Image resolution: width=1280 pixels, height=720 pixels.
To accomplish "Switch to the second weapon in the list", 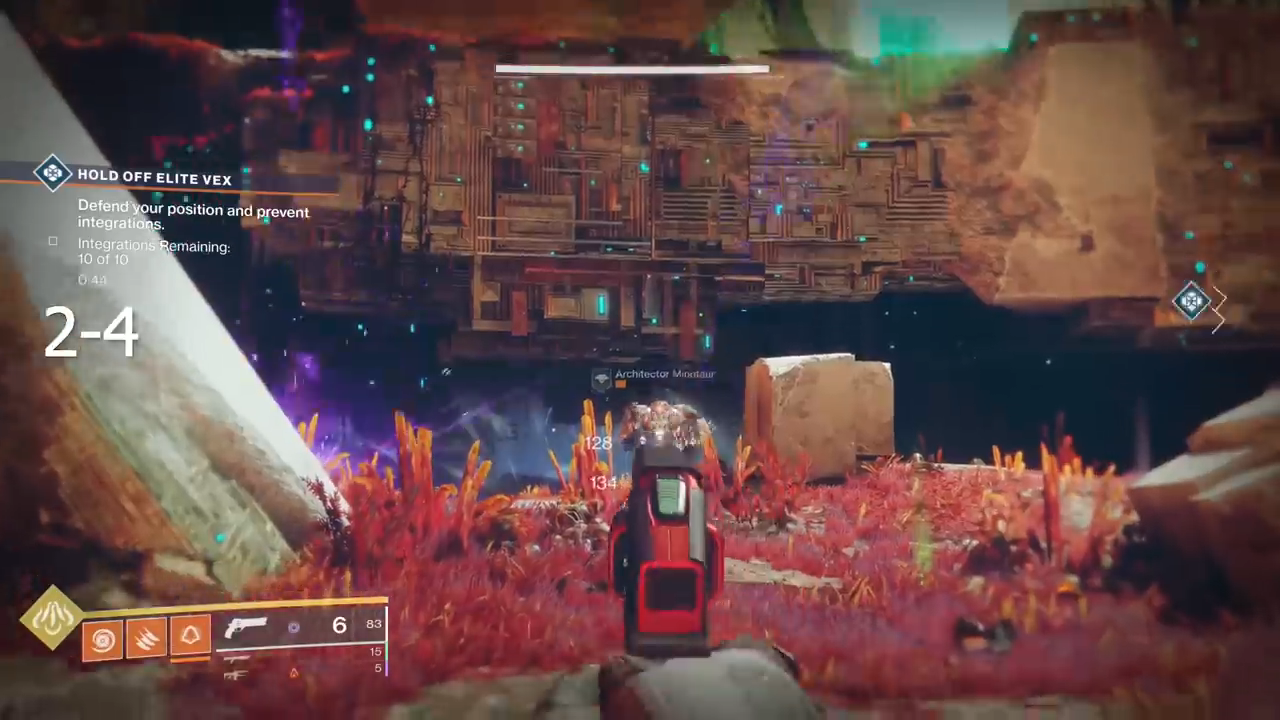I will [x=237, y=658].
